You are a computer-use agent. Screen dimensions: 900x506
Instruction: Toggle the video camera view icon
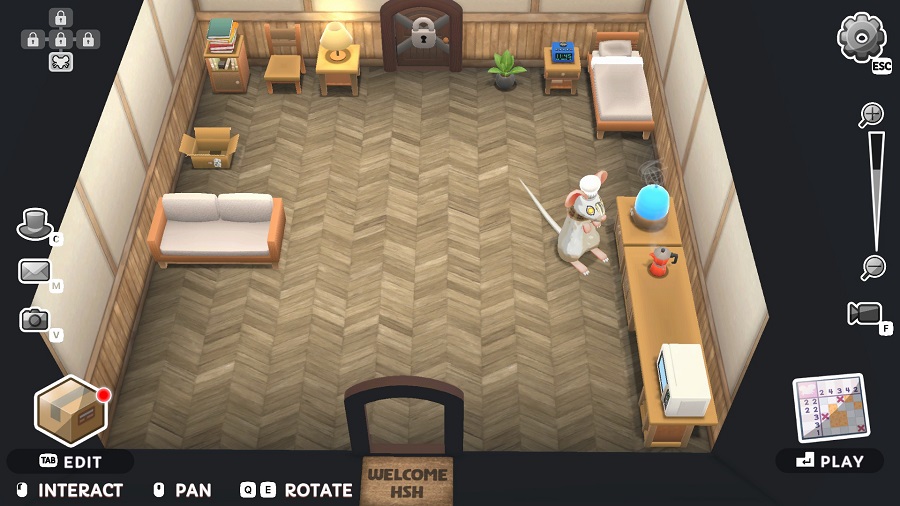coord(864,313)
